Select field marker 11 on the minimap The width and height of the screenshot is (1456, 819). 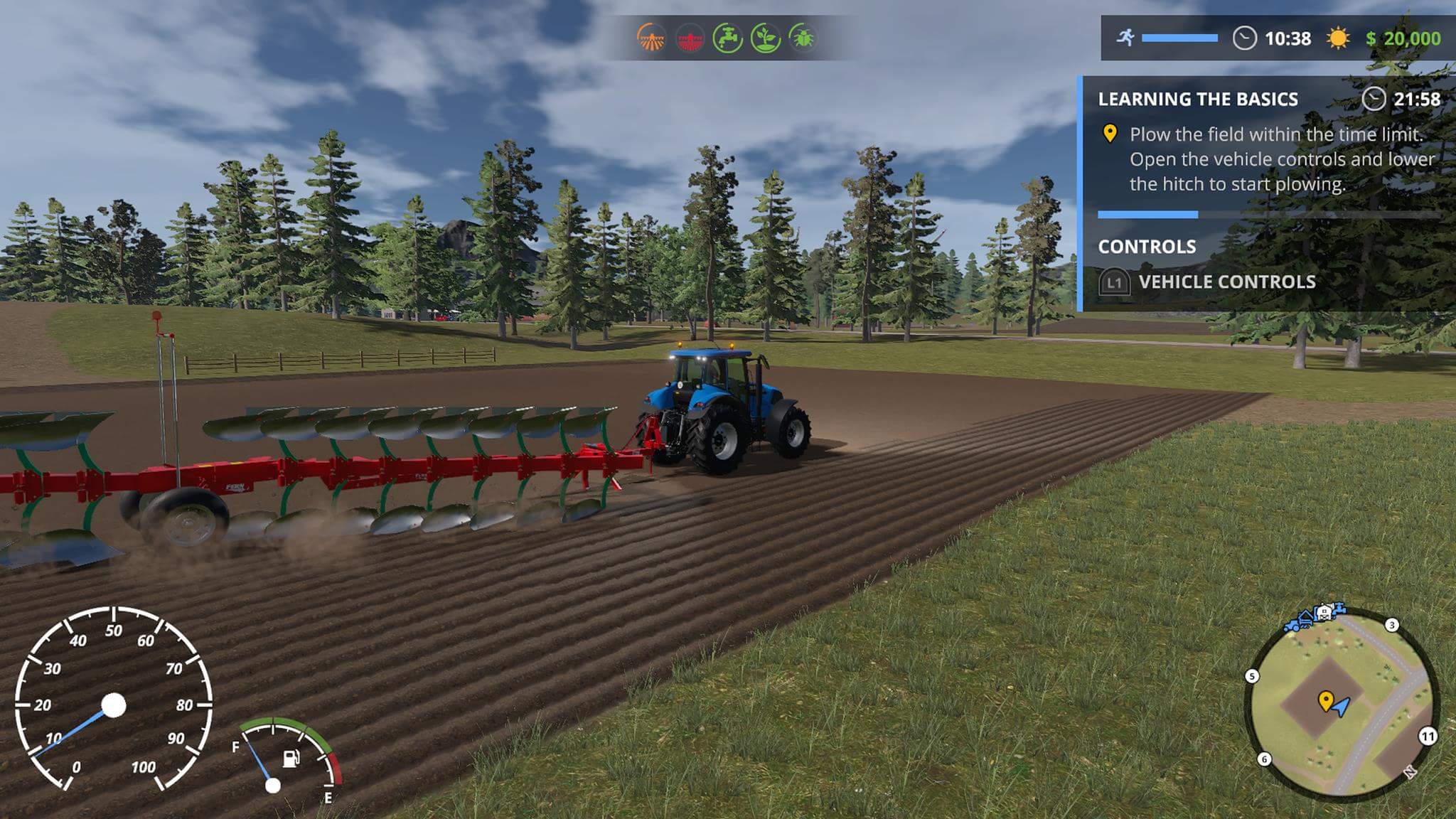(1428, 737)
